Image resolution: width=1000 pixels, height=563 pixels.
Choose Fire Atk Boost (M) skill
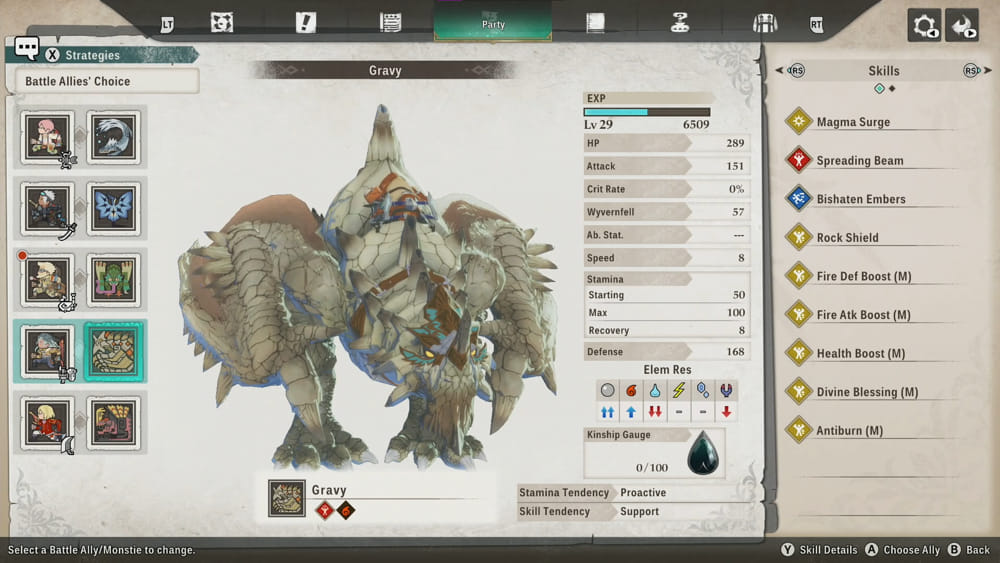pos(863,315)
